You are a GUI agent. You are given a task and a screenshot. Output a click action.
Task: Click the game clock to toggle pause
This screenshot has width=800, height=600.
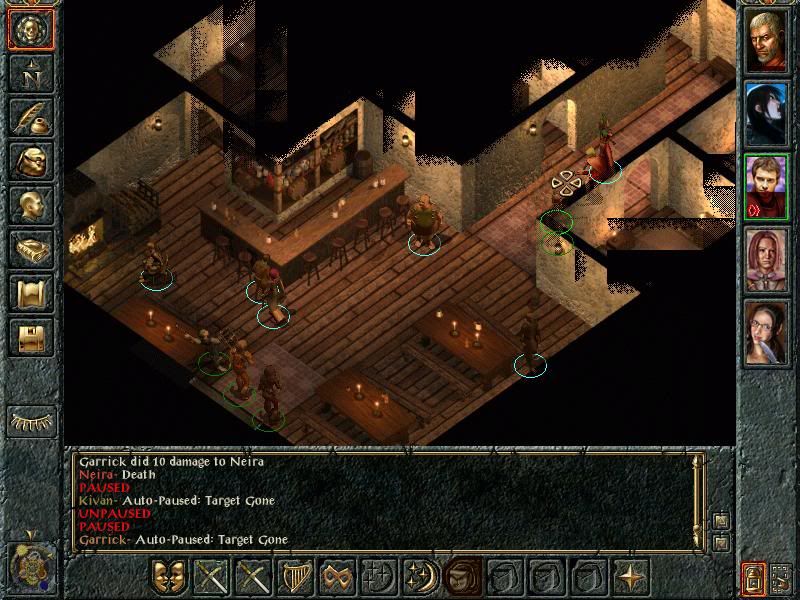(x=31, y=566)
